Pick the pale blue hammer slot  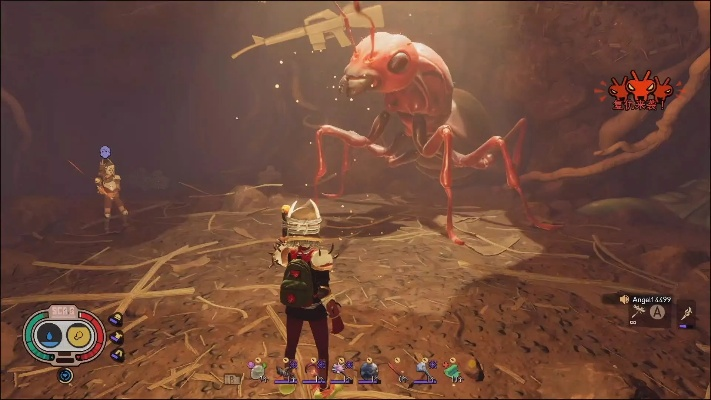425,371
